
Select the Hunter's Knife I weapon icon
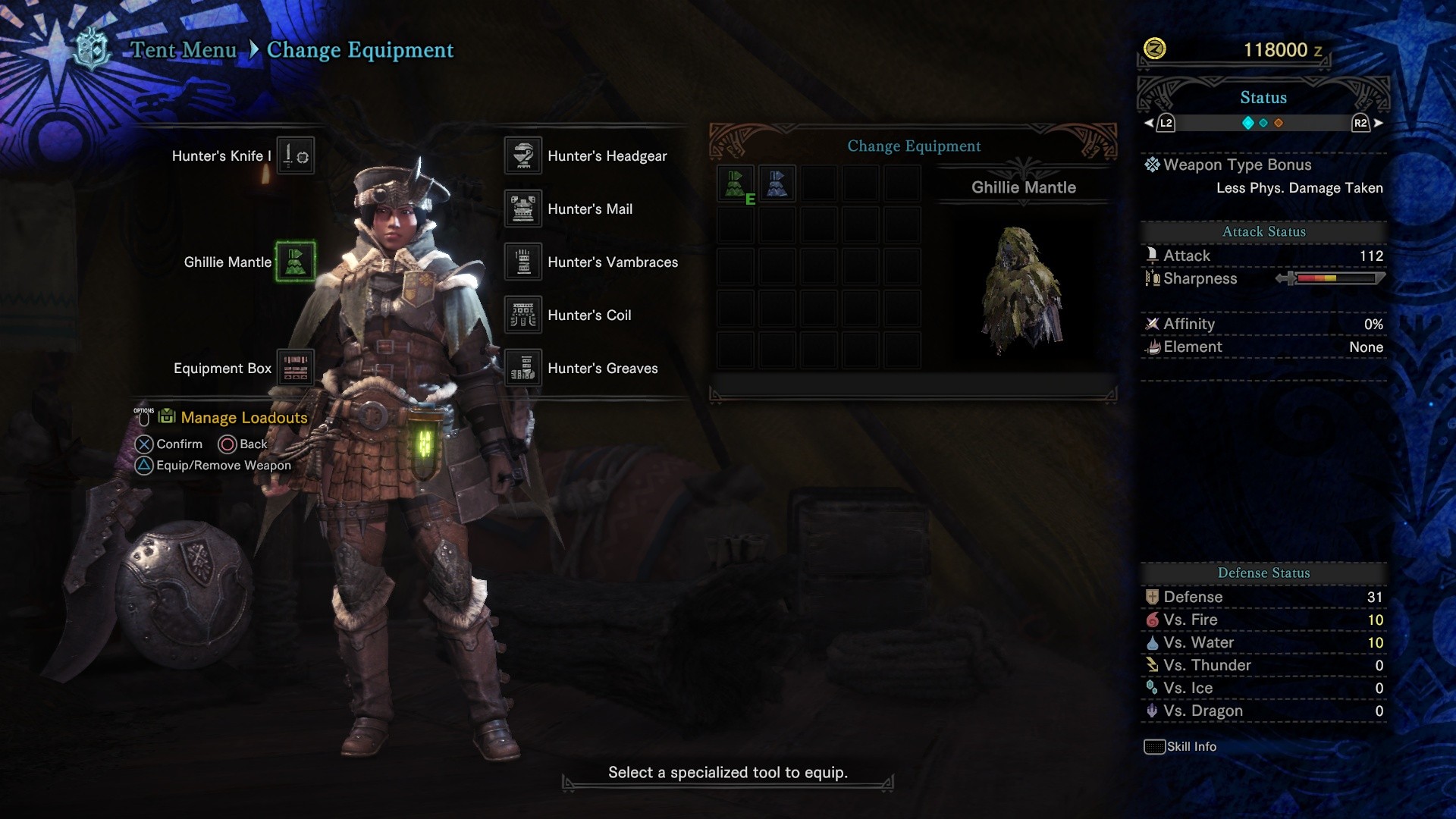tap(296, 155)
